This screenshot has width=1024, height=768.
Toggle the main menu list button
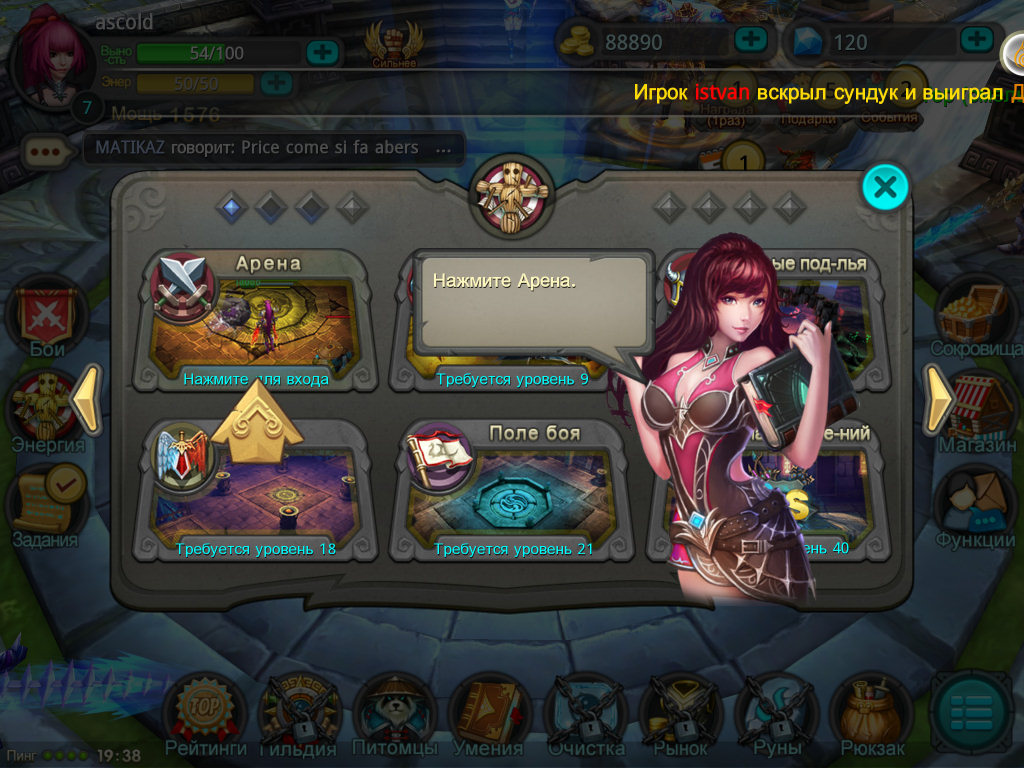click(x=968, y=712)
